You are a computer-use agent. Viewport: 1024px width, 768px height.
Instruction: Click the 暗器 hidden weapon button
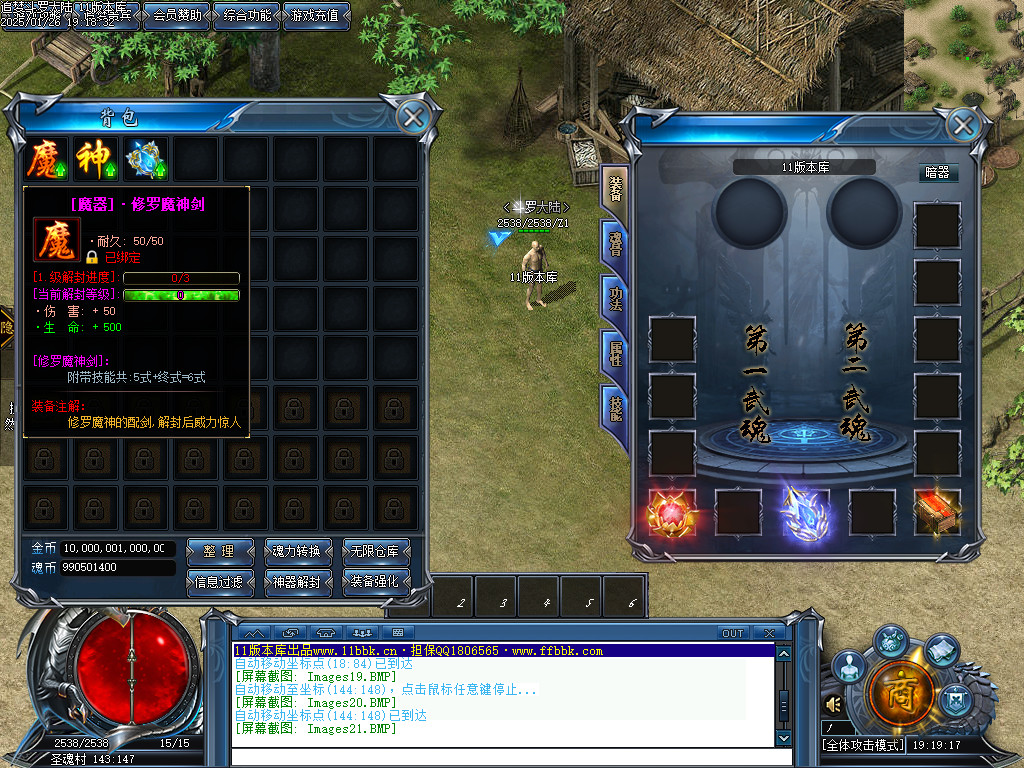[x=937, y=172]
